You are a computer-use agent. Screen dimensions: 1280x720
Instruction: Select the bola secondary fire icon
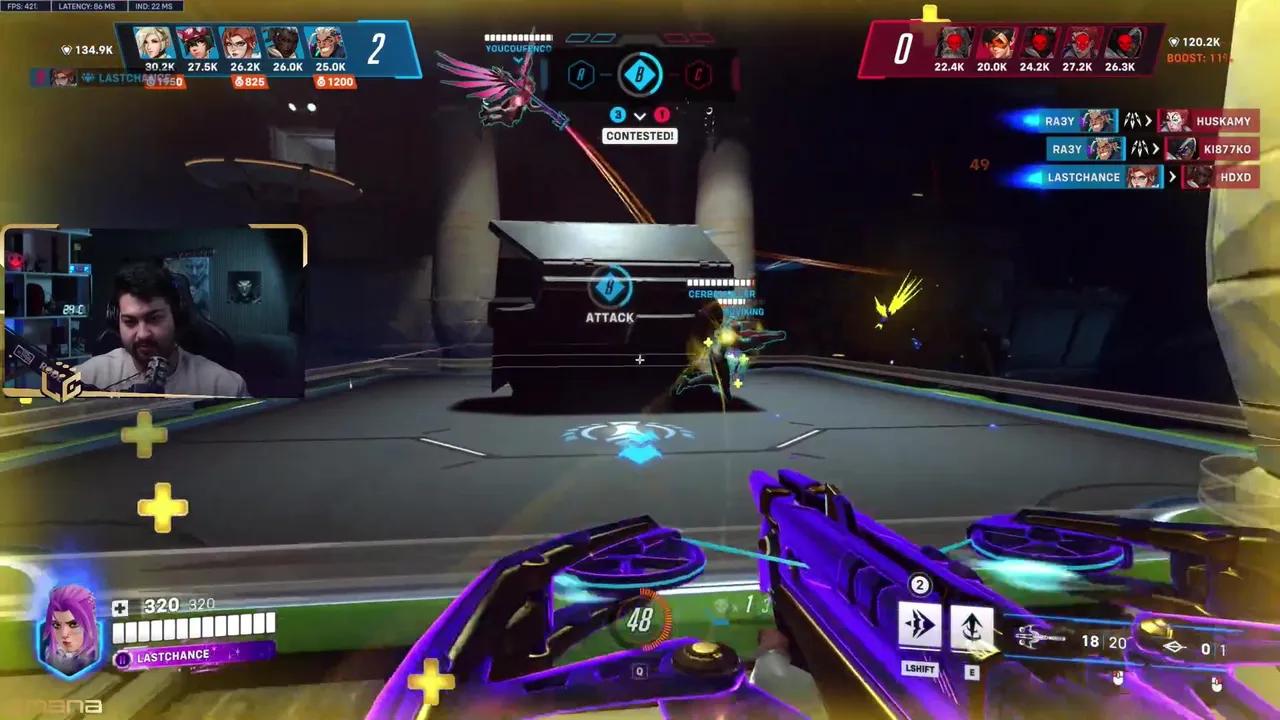(x=1174, y=648)
